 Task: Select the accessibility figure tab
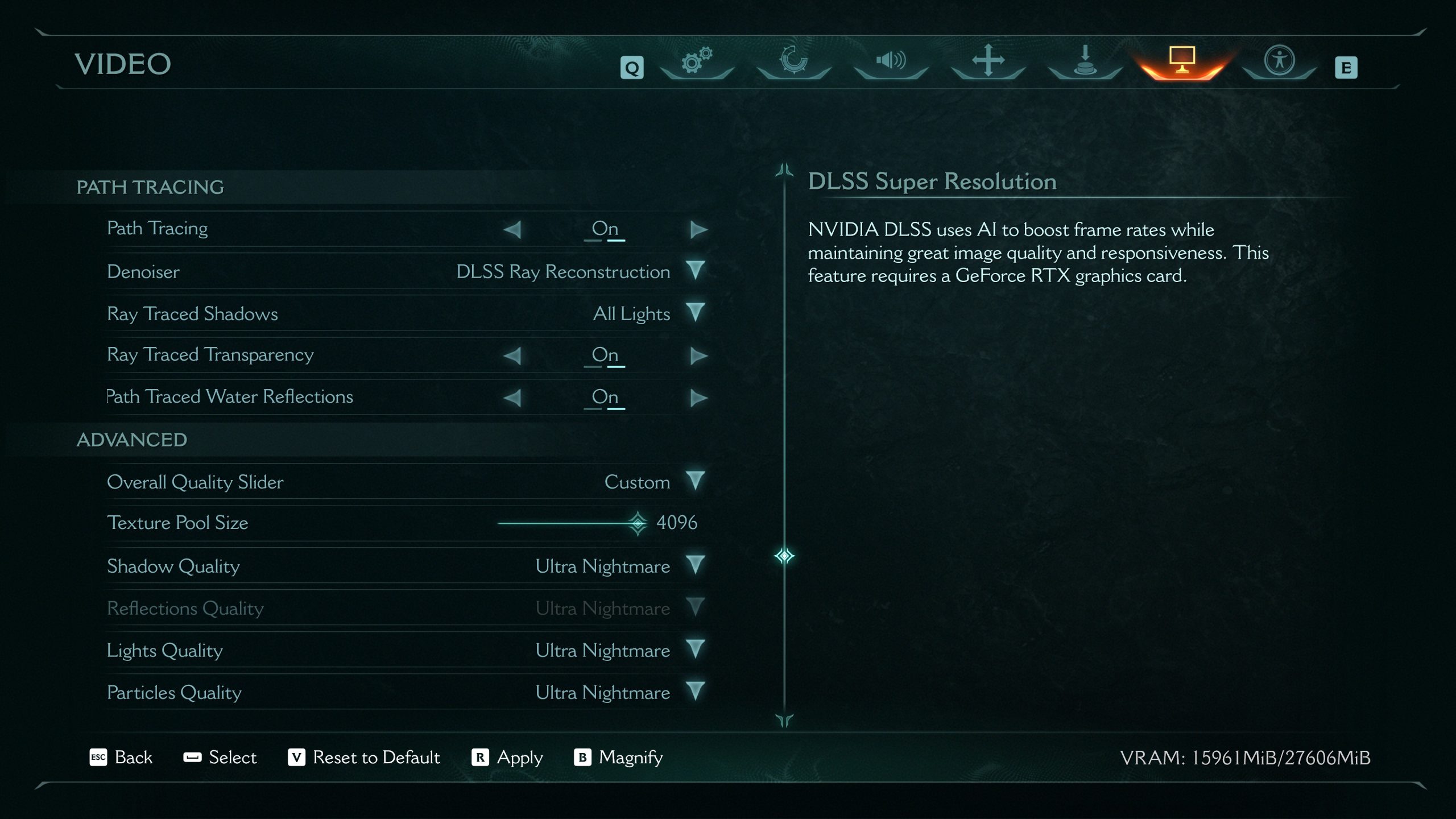1279,61
